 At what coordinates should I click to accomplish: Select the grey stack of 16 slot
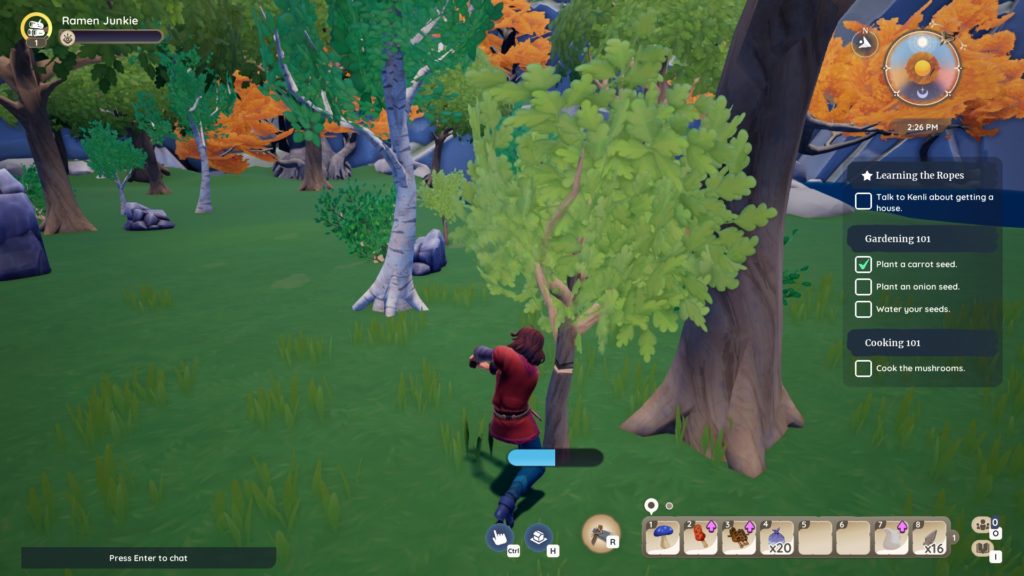pos(929,537)
